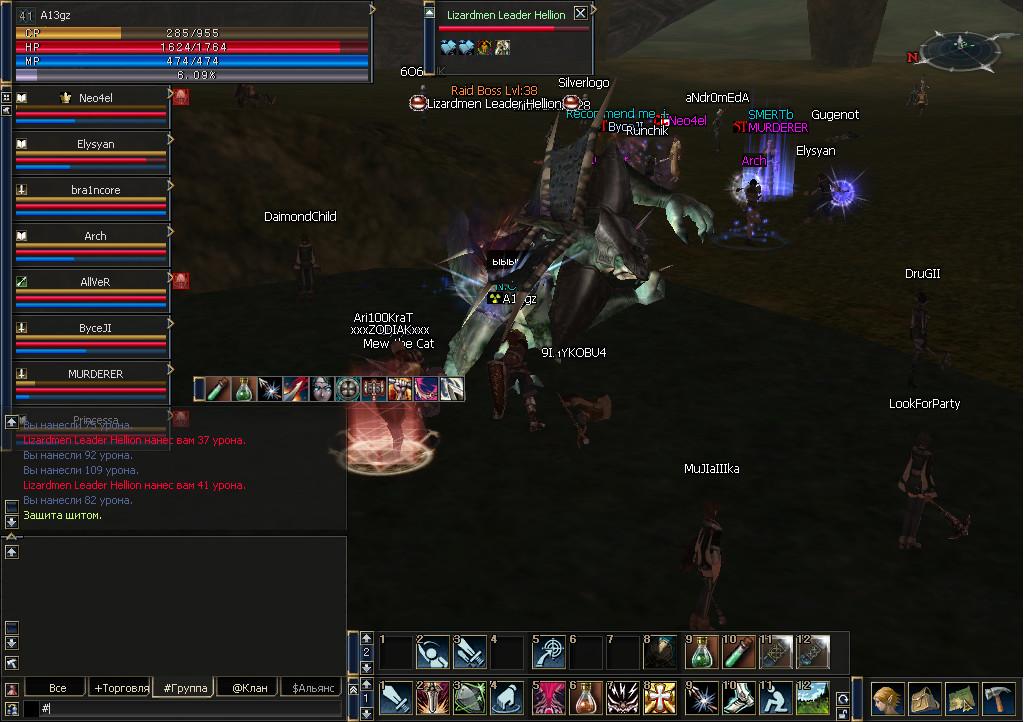This screenshot has width=1024, height=722.
Task: Select party member Neo4el
Action: [x=92, y=99]
